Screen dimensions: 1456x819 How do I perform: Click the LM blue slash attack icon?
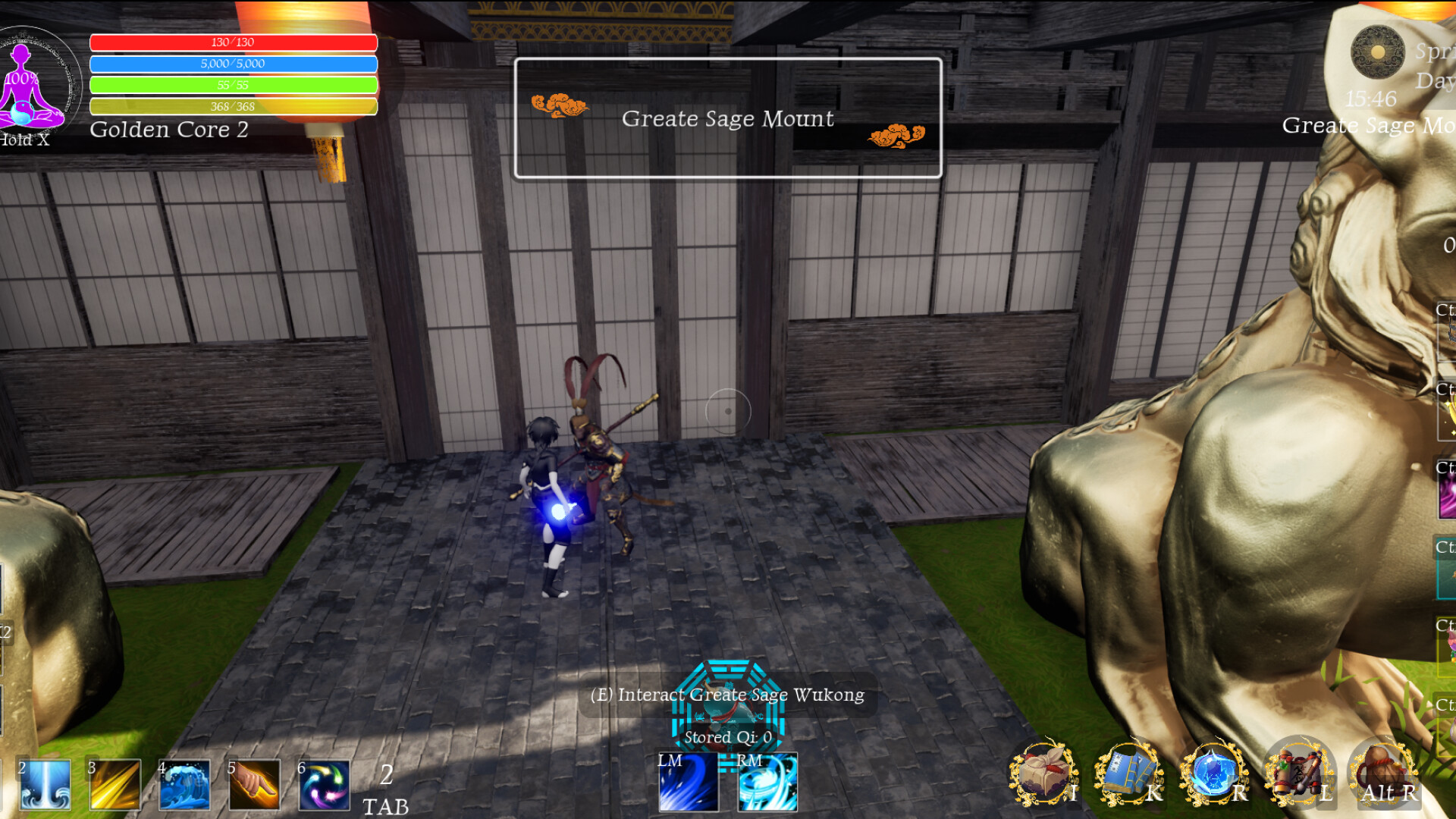click(689, 784)
